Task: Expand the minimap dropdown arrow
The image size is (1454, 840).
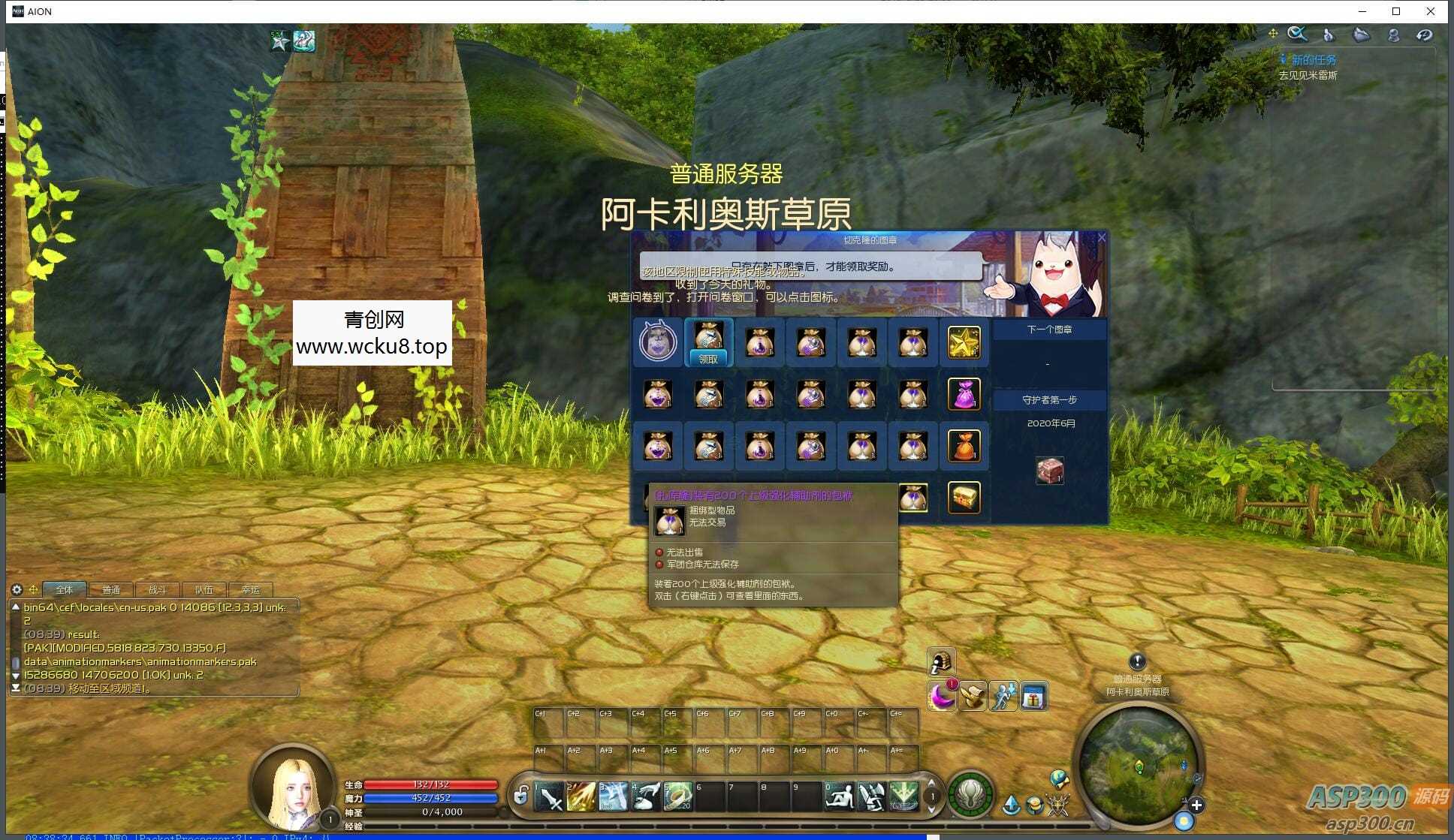Action: (1184, 802)
